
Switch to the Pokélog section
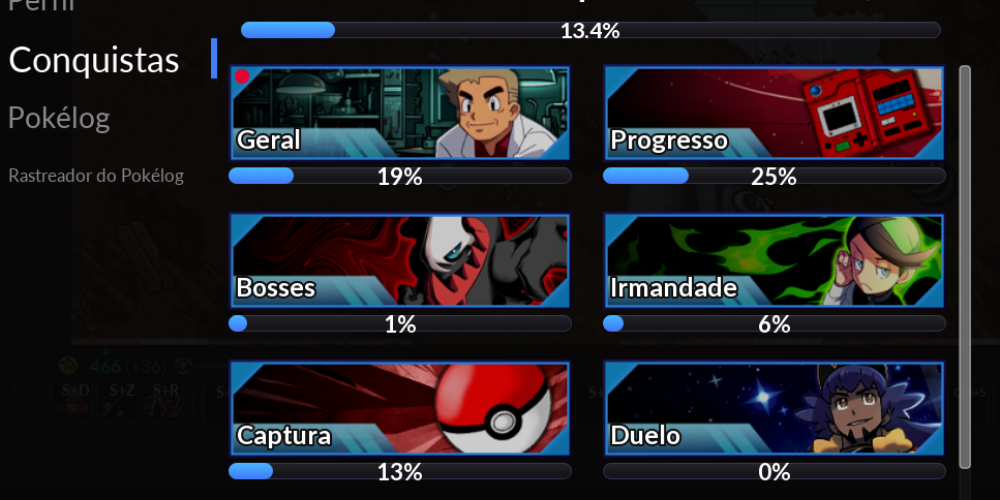(x=59, y=118)
